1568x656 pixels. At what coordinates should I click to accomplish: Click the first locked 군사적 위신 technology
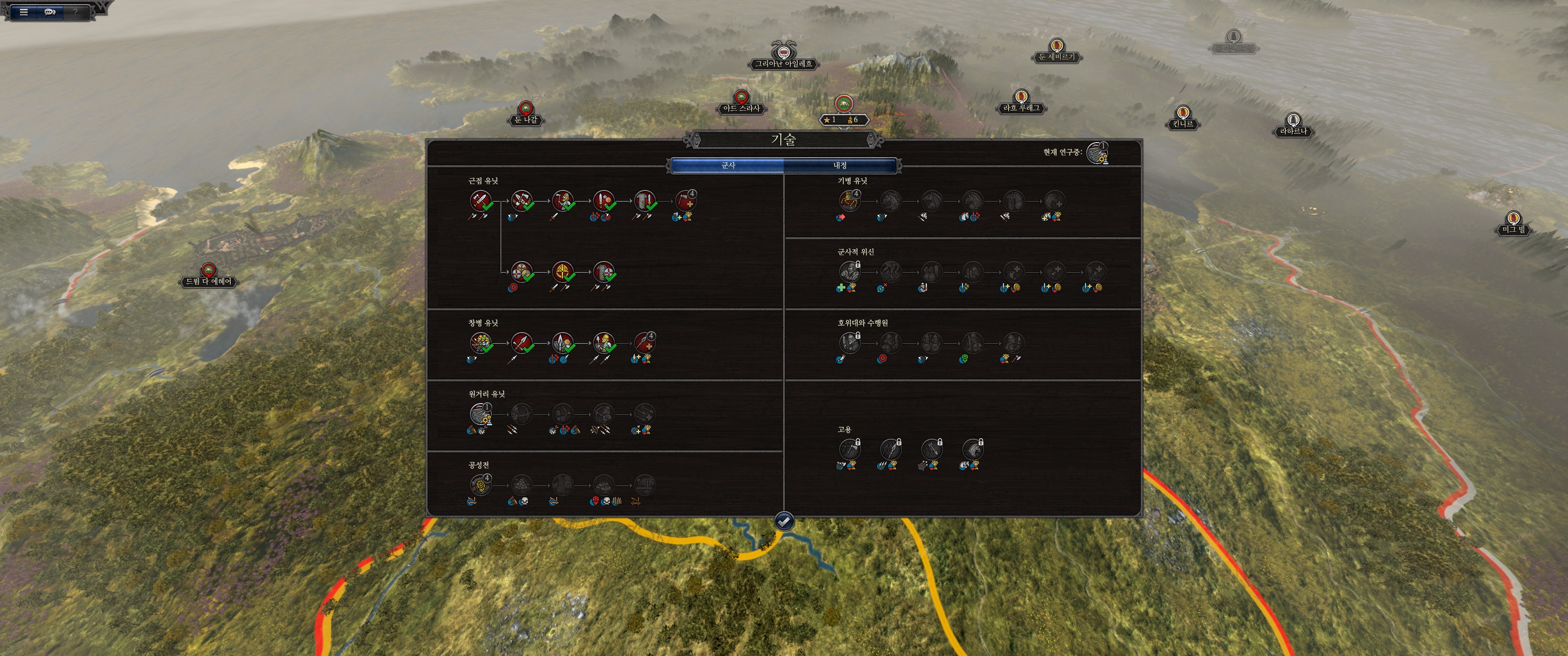(849, 272)
